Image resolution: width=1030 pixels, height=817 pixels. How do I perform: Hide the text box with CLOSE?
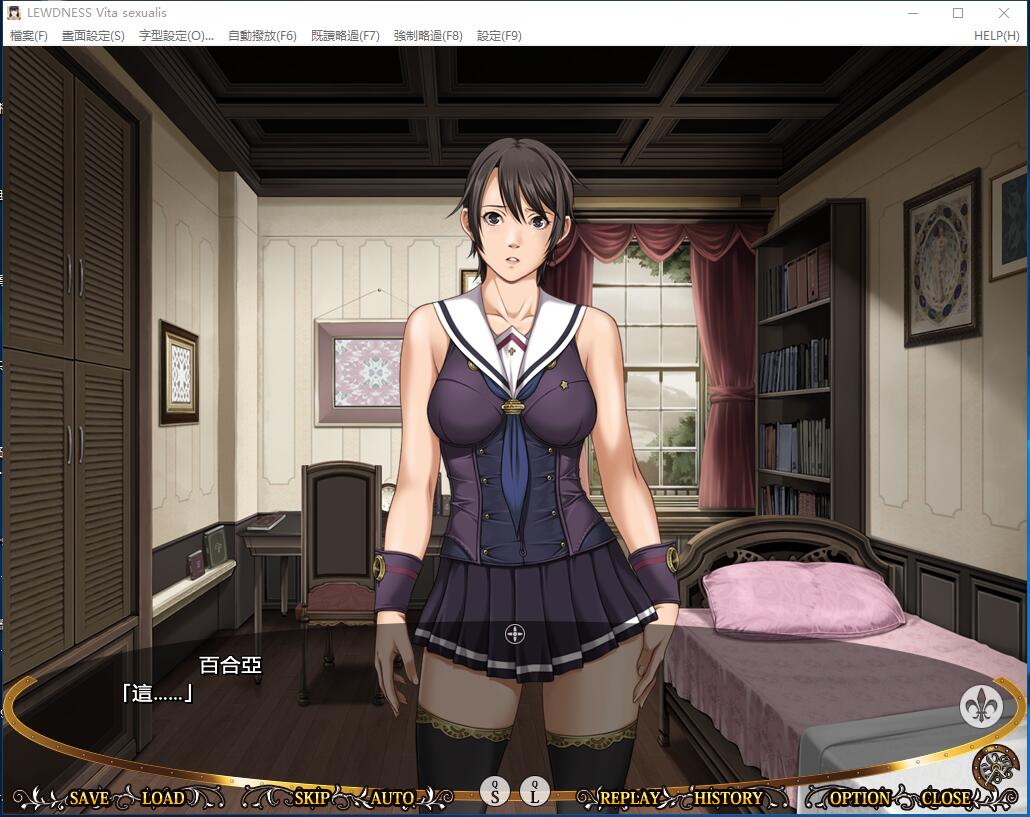945,798
